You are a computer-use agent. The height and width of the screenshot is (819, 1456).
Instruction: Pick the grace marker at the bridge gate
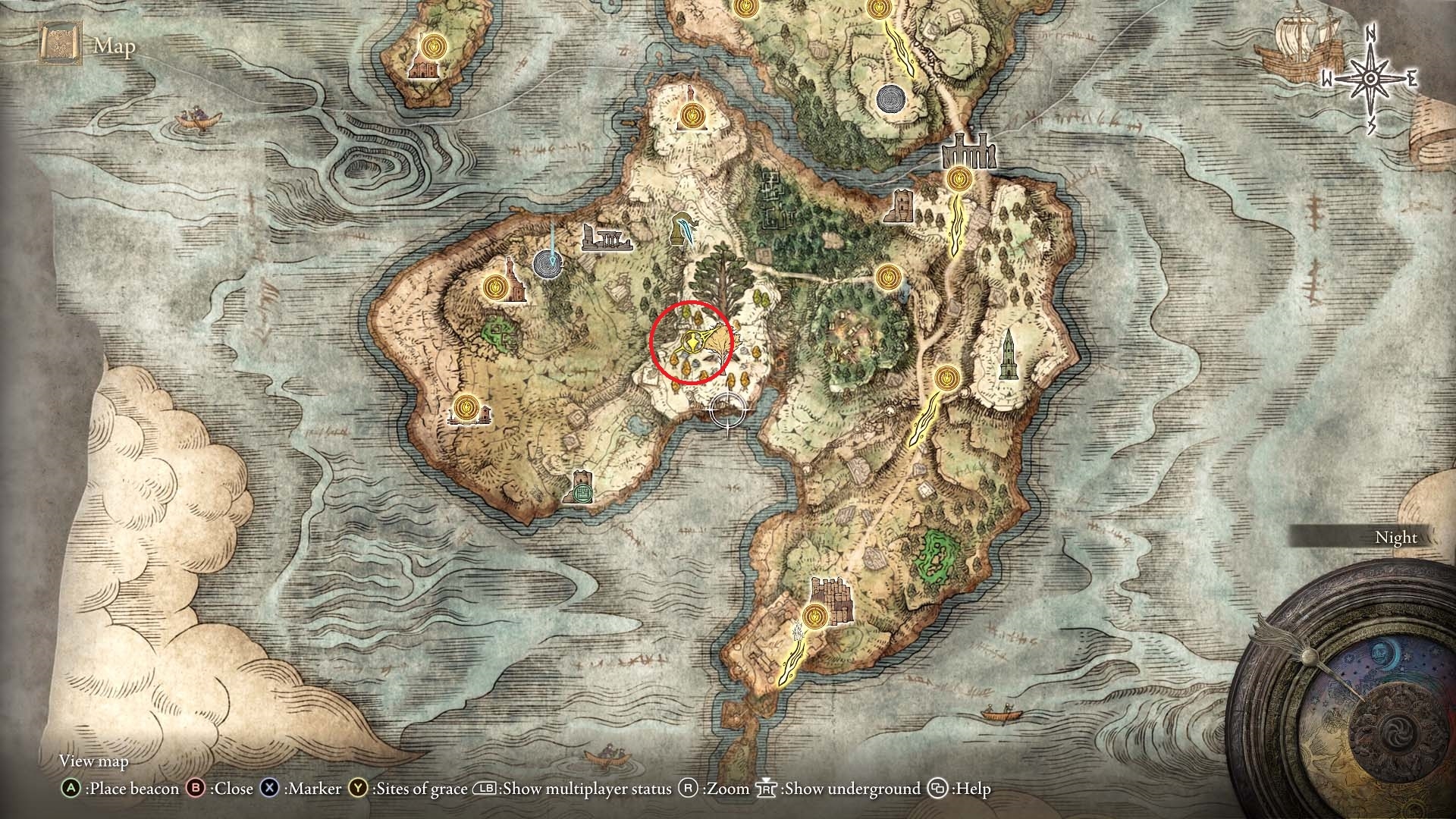click(x=959, y=180)
